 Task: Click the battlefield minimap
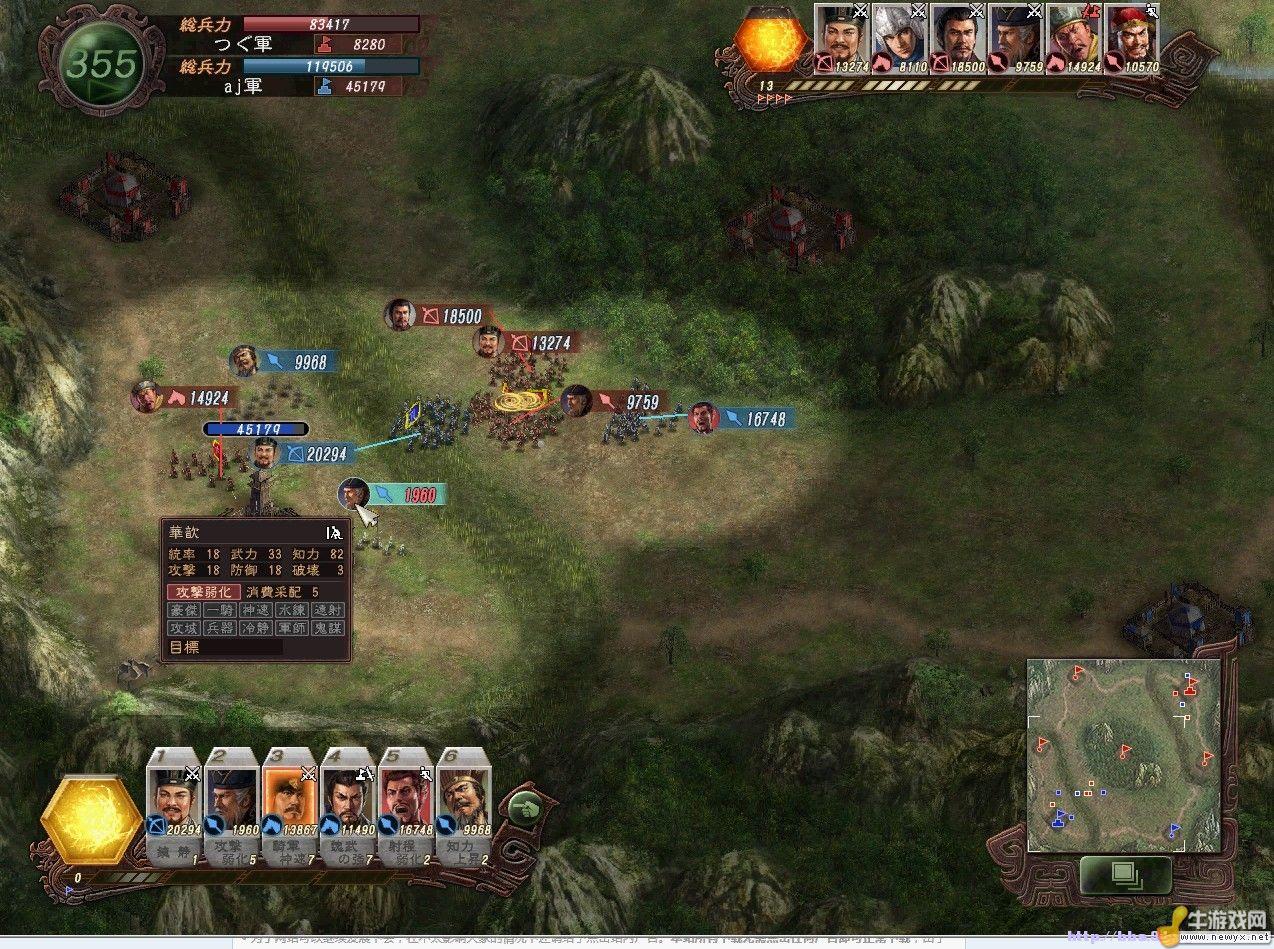(1123, 755)
